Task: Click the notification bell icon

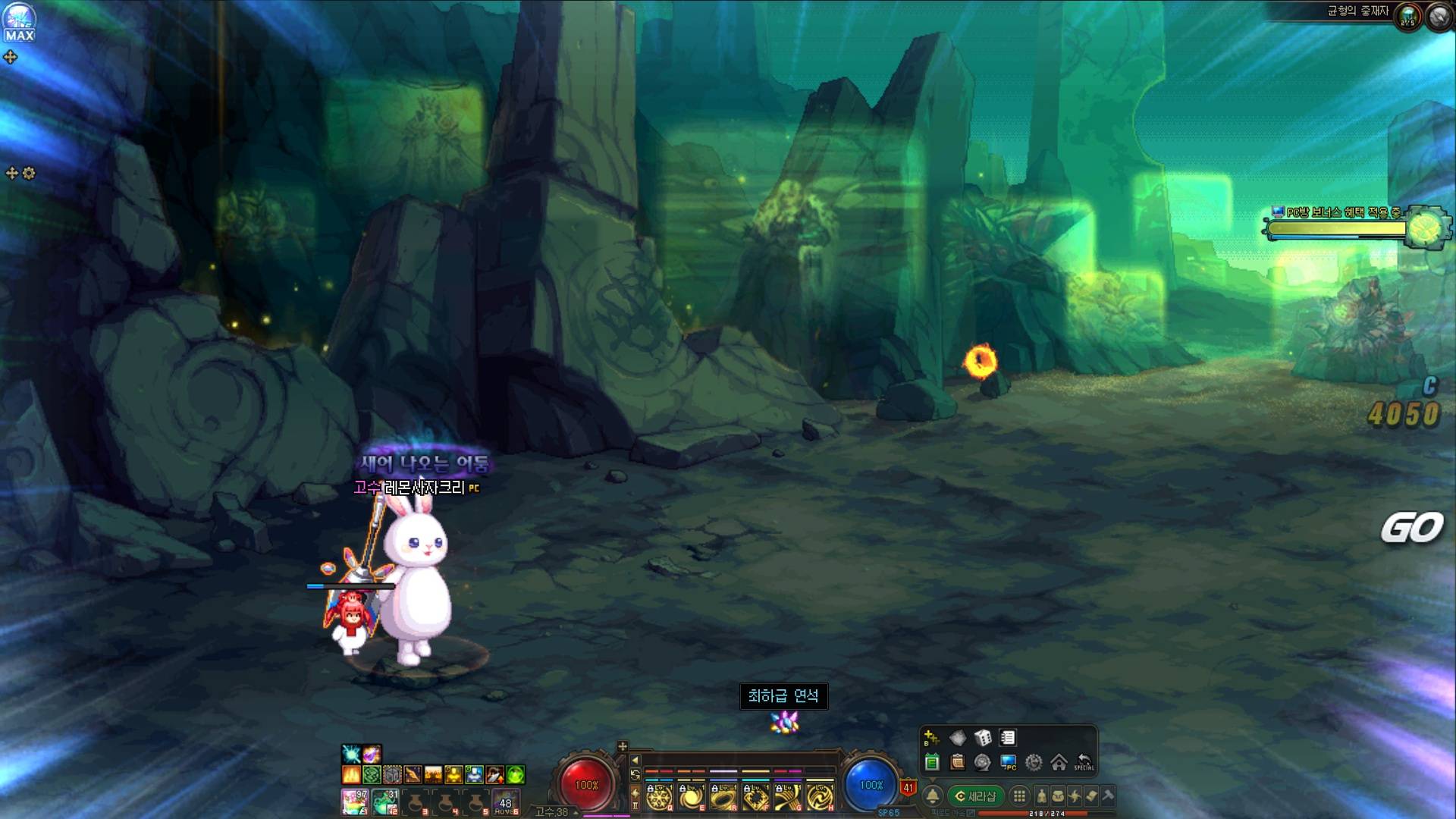Action: click(x=933, y=796)
